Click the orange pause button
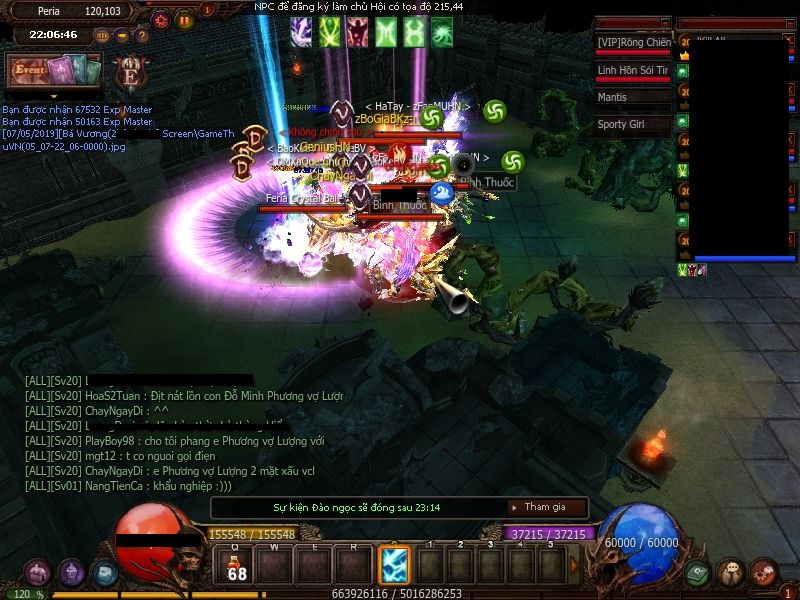This screenshot has width=800, height=600. [184, 19]
